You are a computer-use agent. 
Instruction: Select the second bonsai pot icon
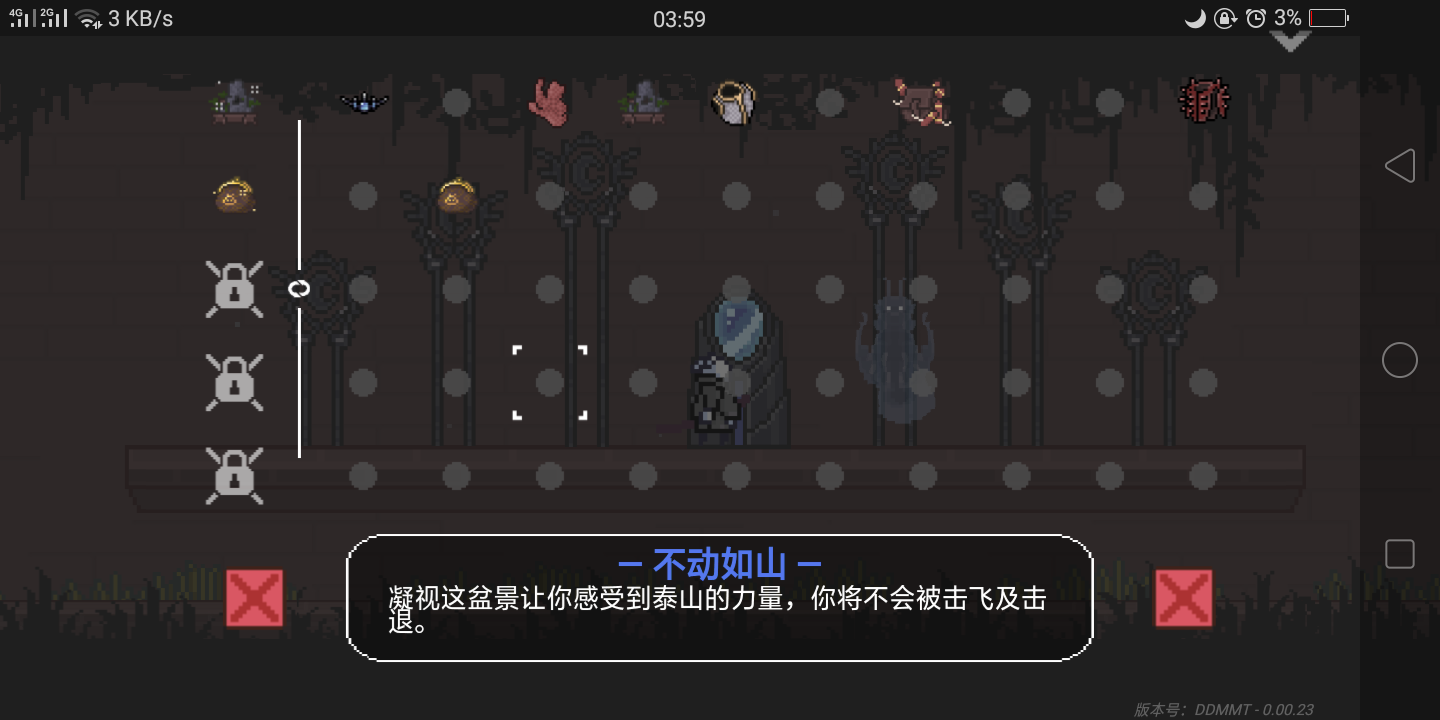pos(643,100)
